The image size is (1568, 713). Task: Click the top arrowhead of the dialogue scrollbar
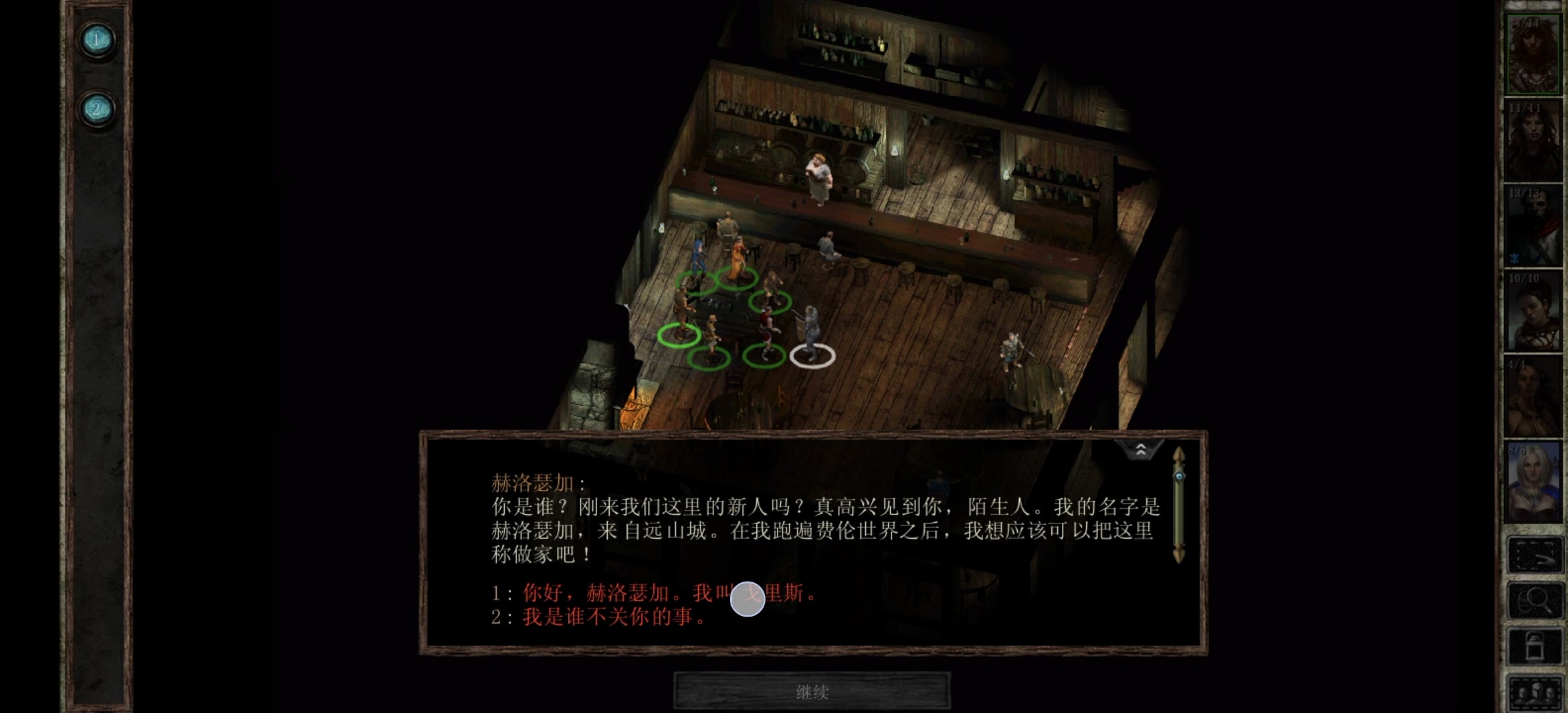point(1179,454)
